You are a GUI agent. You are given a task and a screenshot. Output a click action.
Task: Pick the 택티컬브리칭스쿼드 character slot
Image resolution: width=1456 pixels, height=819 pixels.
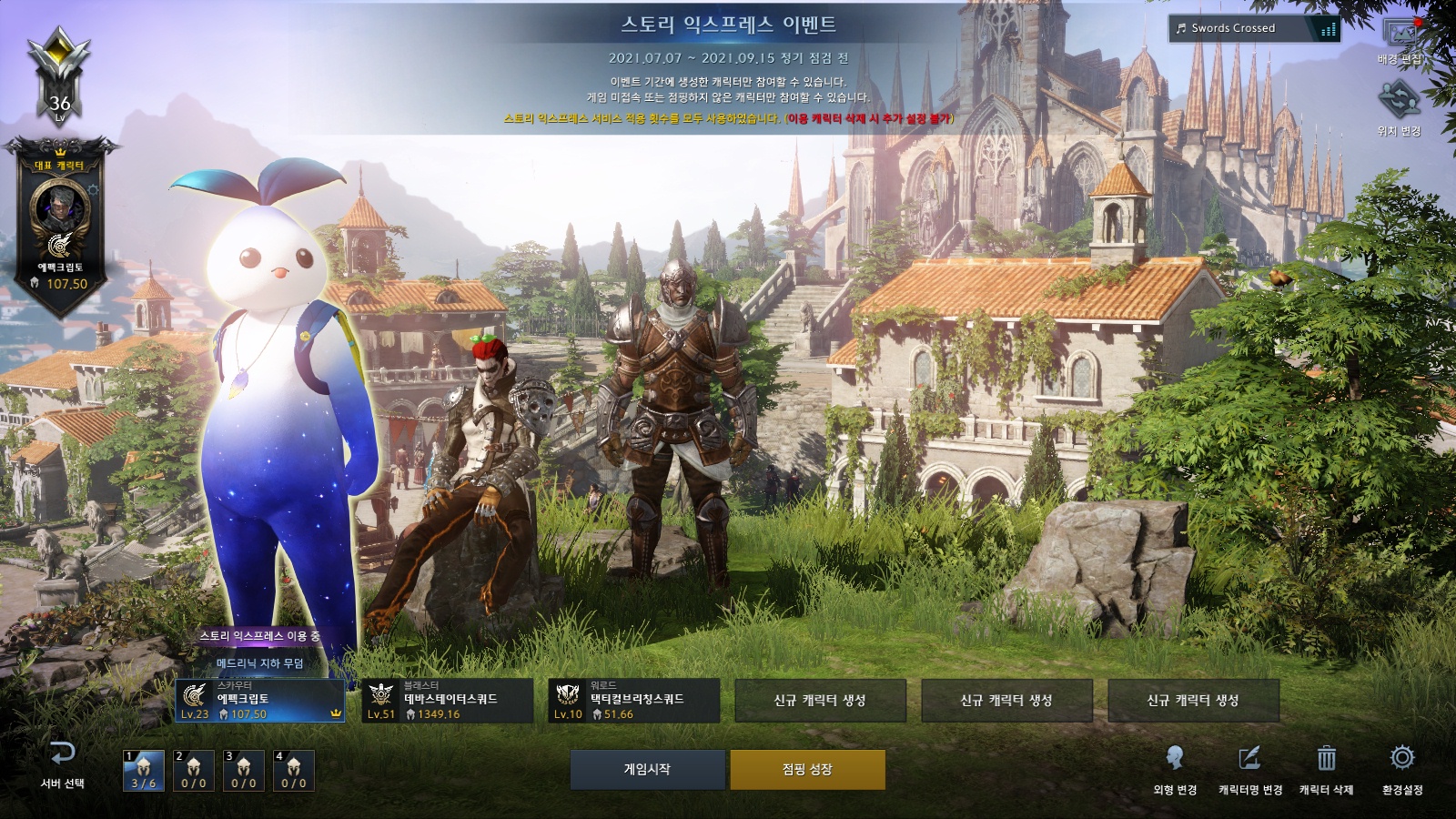(633, 701)
